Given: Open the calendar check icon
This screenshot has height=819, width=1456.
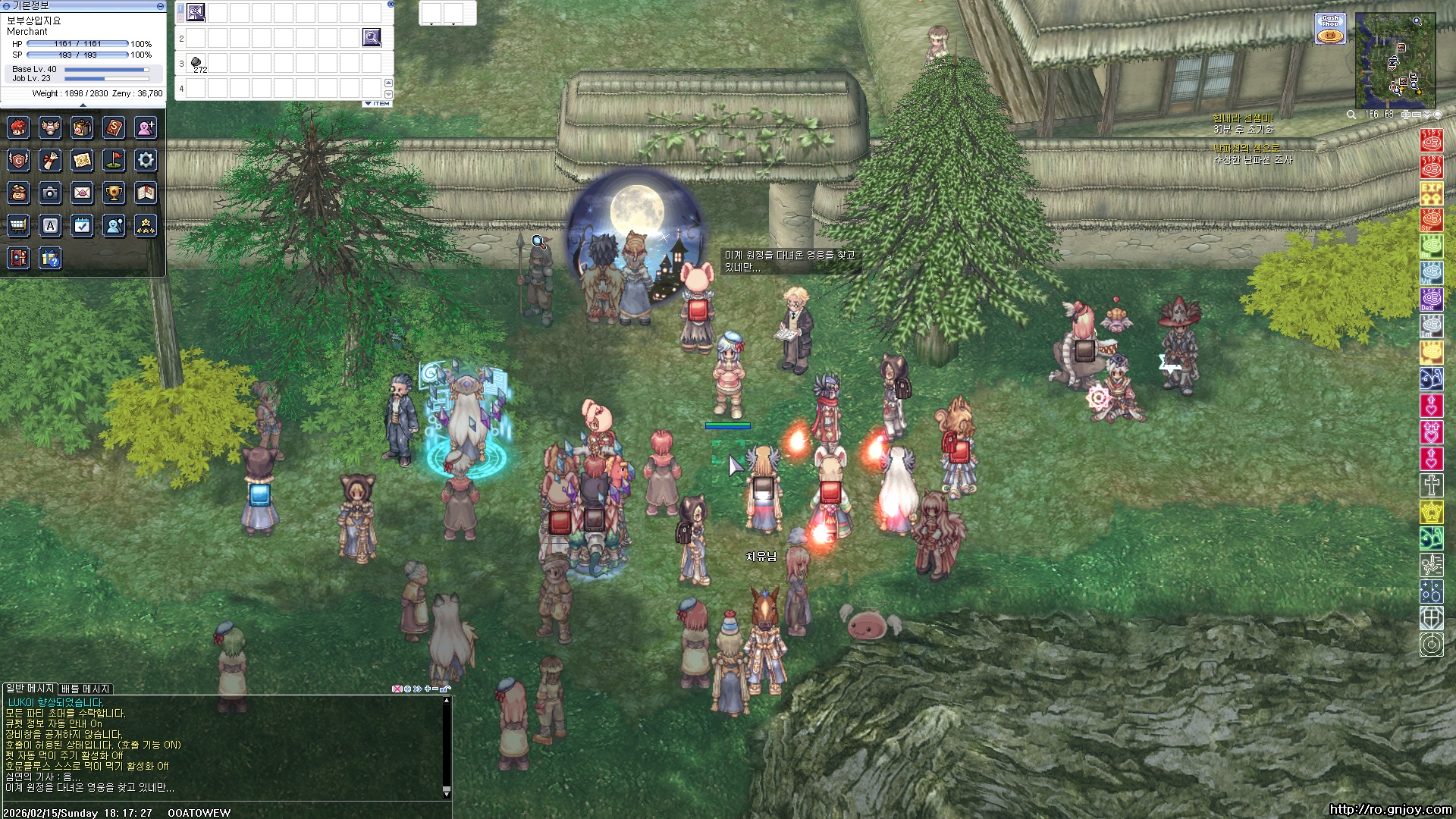Looking at the screenshot, I should [82, 225].
